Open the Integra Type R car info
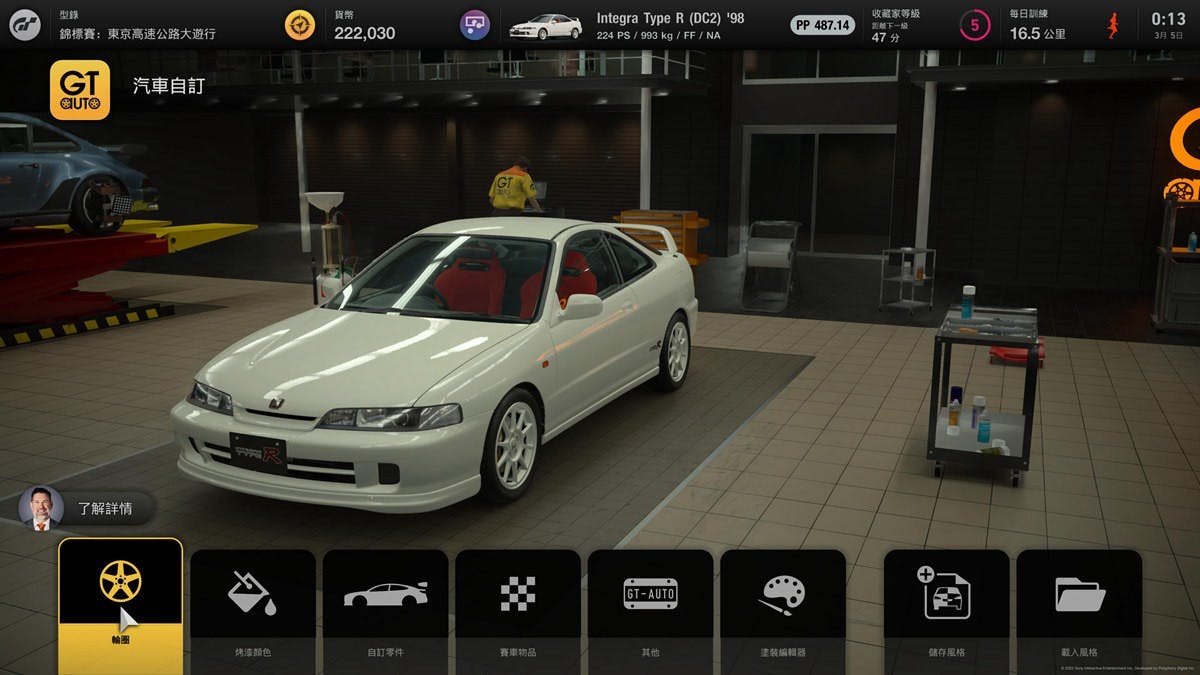The height and width of the screenshot is (675, 1200). 670,26
